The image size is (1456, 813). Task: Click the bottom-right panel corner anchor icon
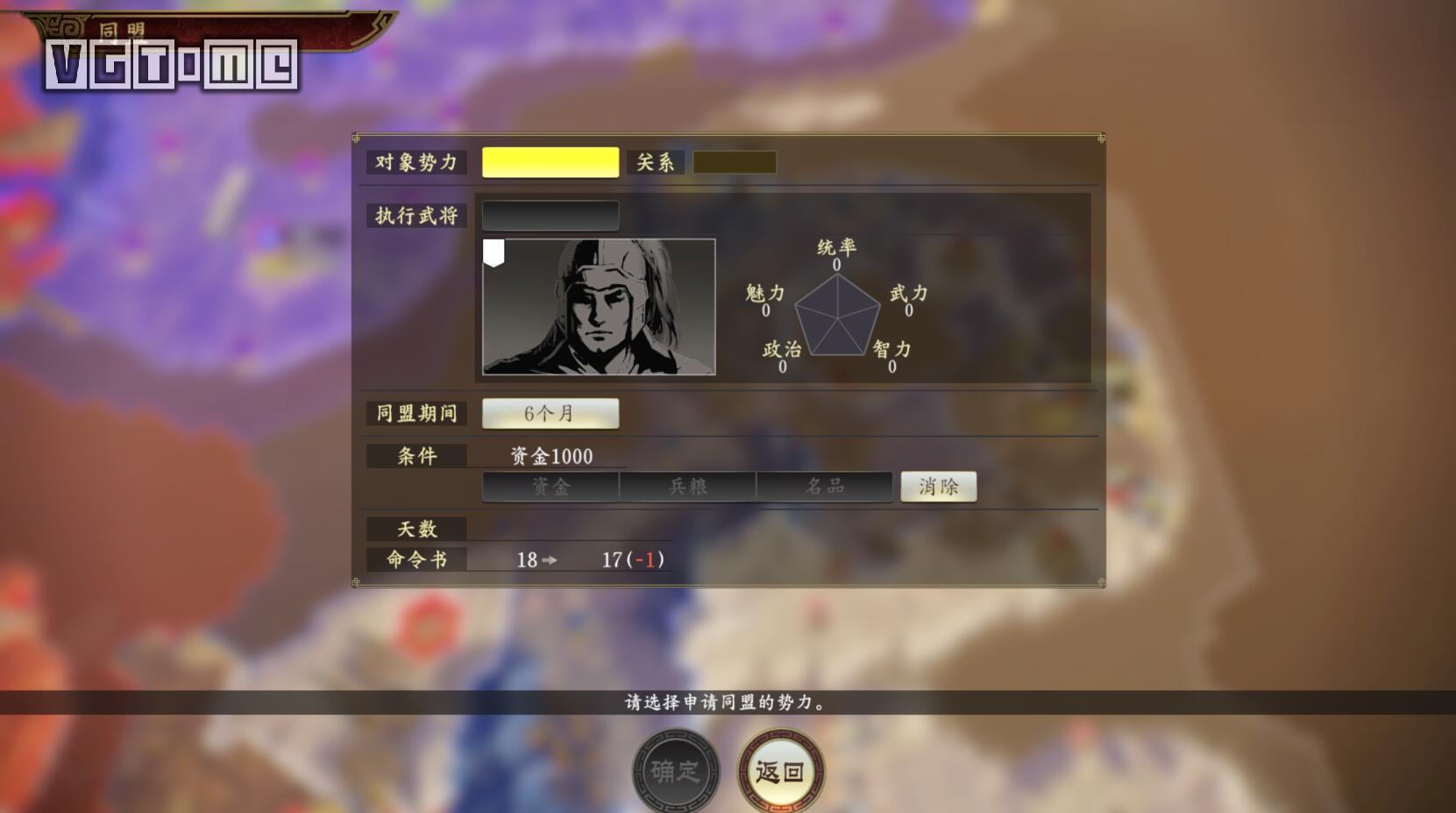[x=1101, y=579]
